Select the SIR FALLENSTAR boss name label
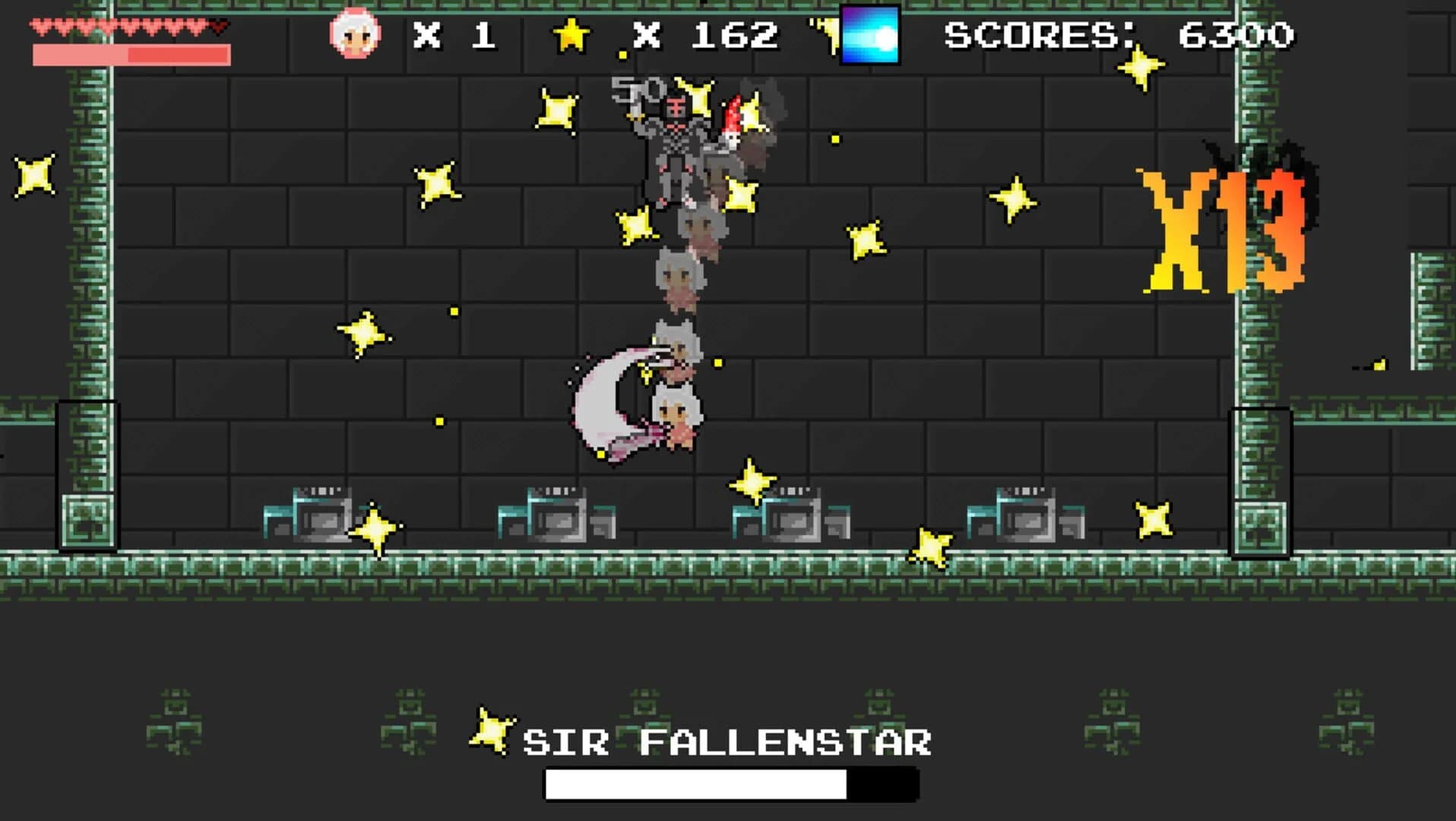This screenshot has width=1456, height=821. (x=730, y=741)
